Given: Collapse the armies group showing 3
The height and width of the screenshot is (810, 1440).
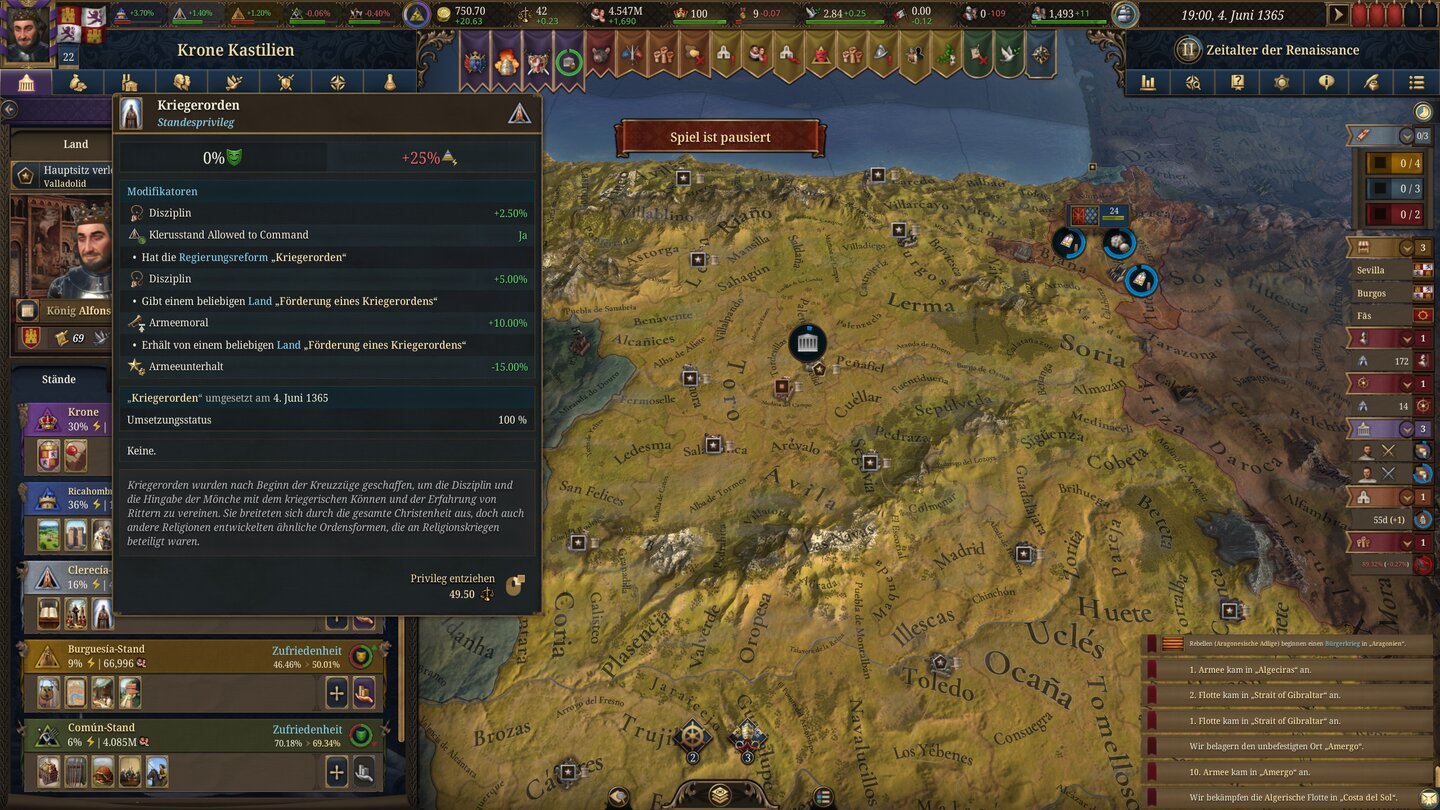Looking at the screenshot, I should click(x=1405, y=430).
